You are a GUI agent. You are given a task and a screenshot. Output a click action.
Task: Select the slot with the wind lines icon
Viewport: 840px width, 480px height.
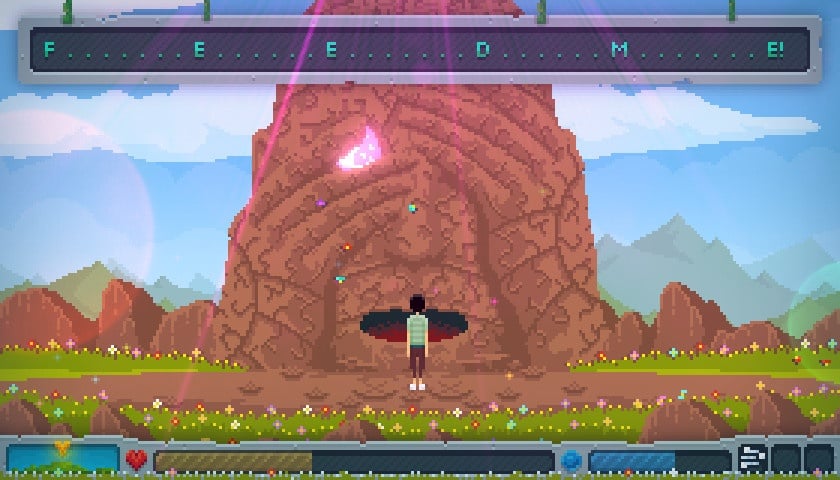752,459
